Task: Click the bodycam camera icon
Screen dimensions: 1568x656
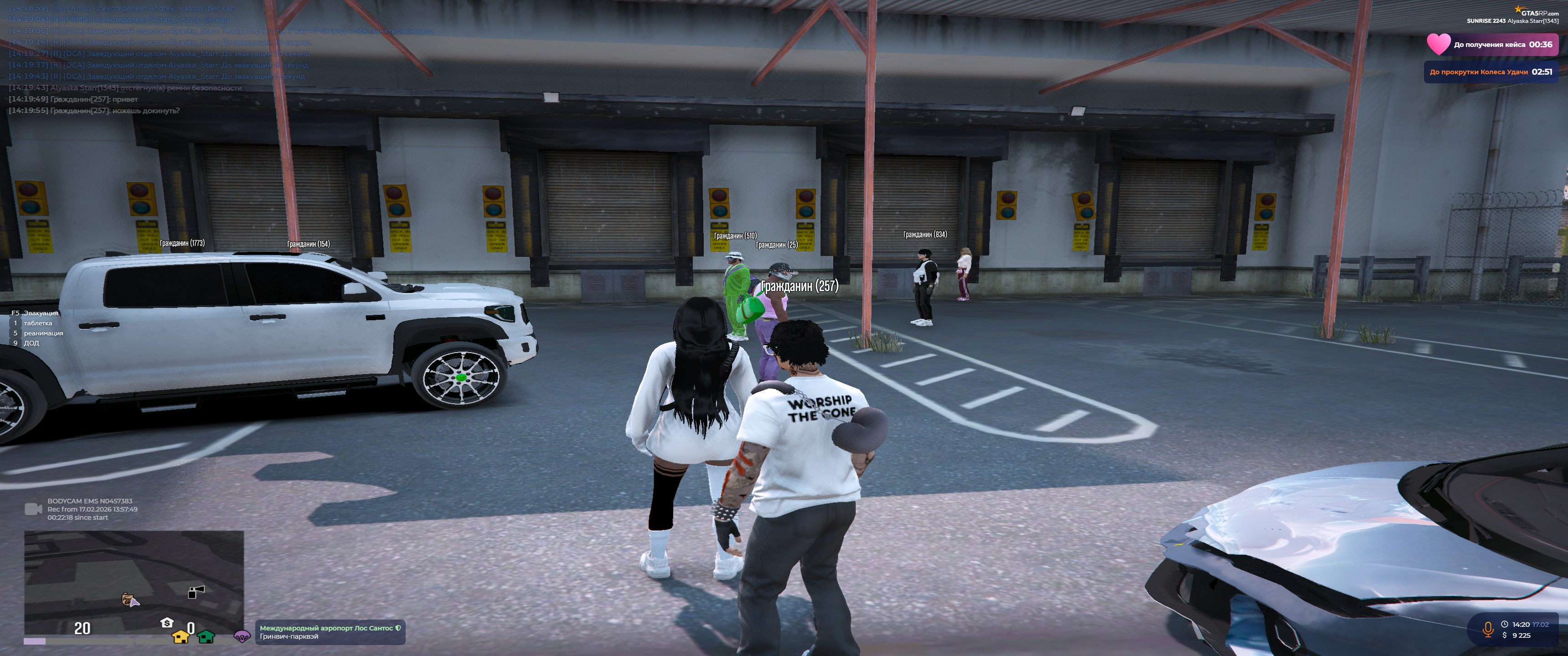Action: (x=33, y=509)
